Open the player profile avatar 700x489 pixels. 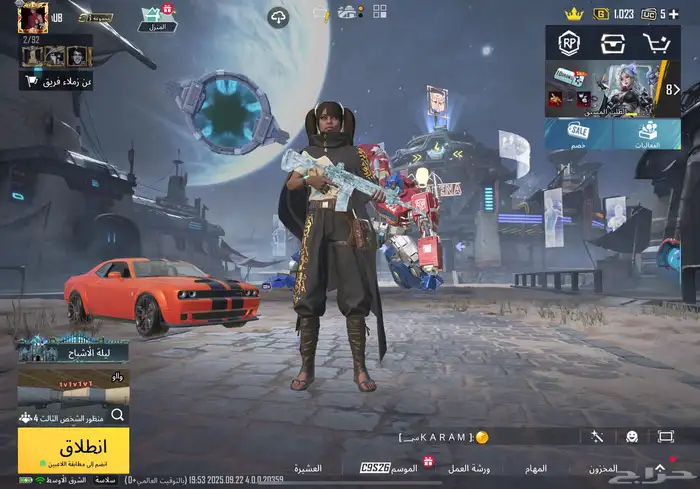[33, 17]
